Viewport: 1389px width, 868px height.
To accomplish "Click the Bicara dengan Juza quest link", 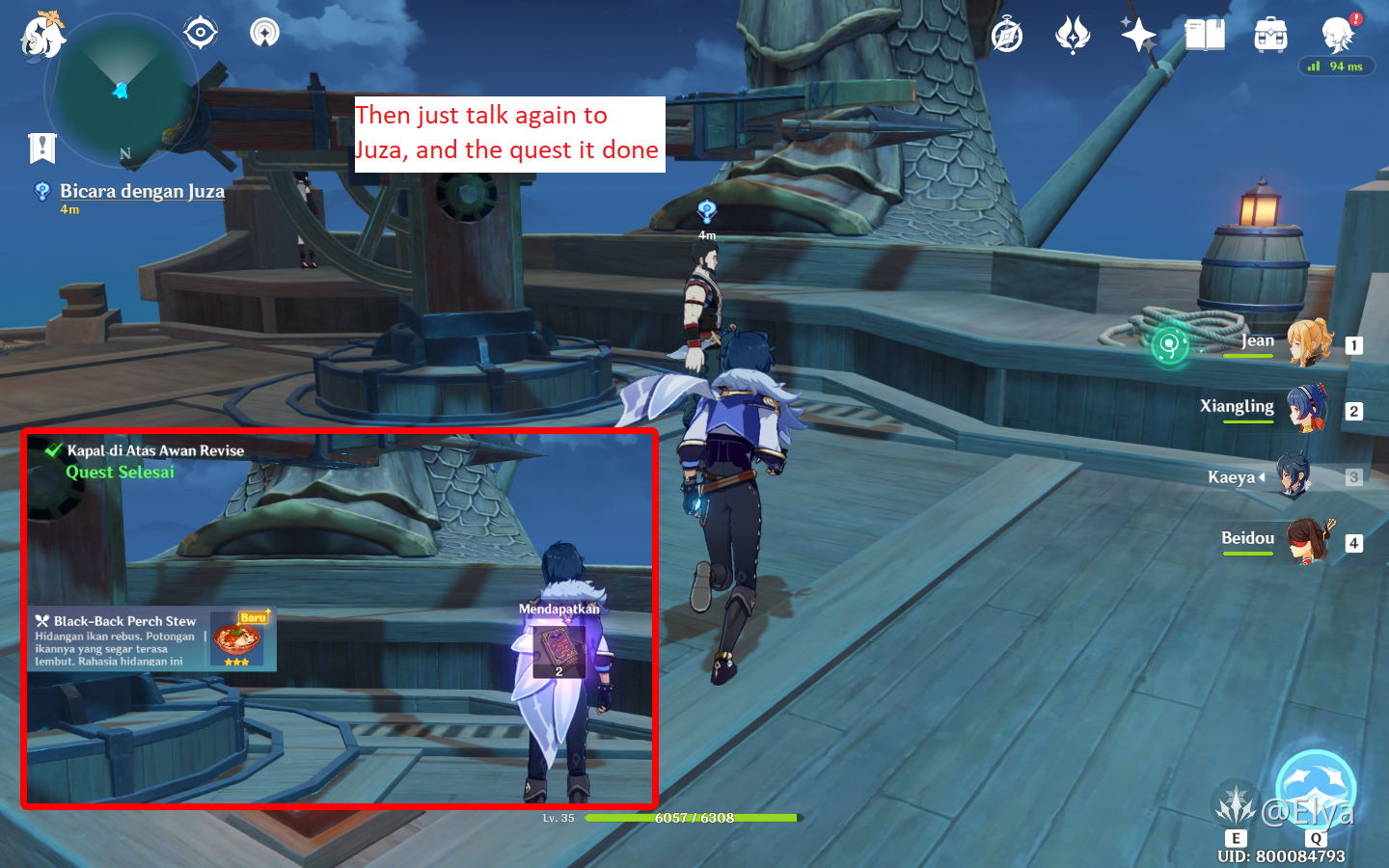I will click(143, 191).
